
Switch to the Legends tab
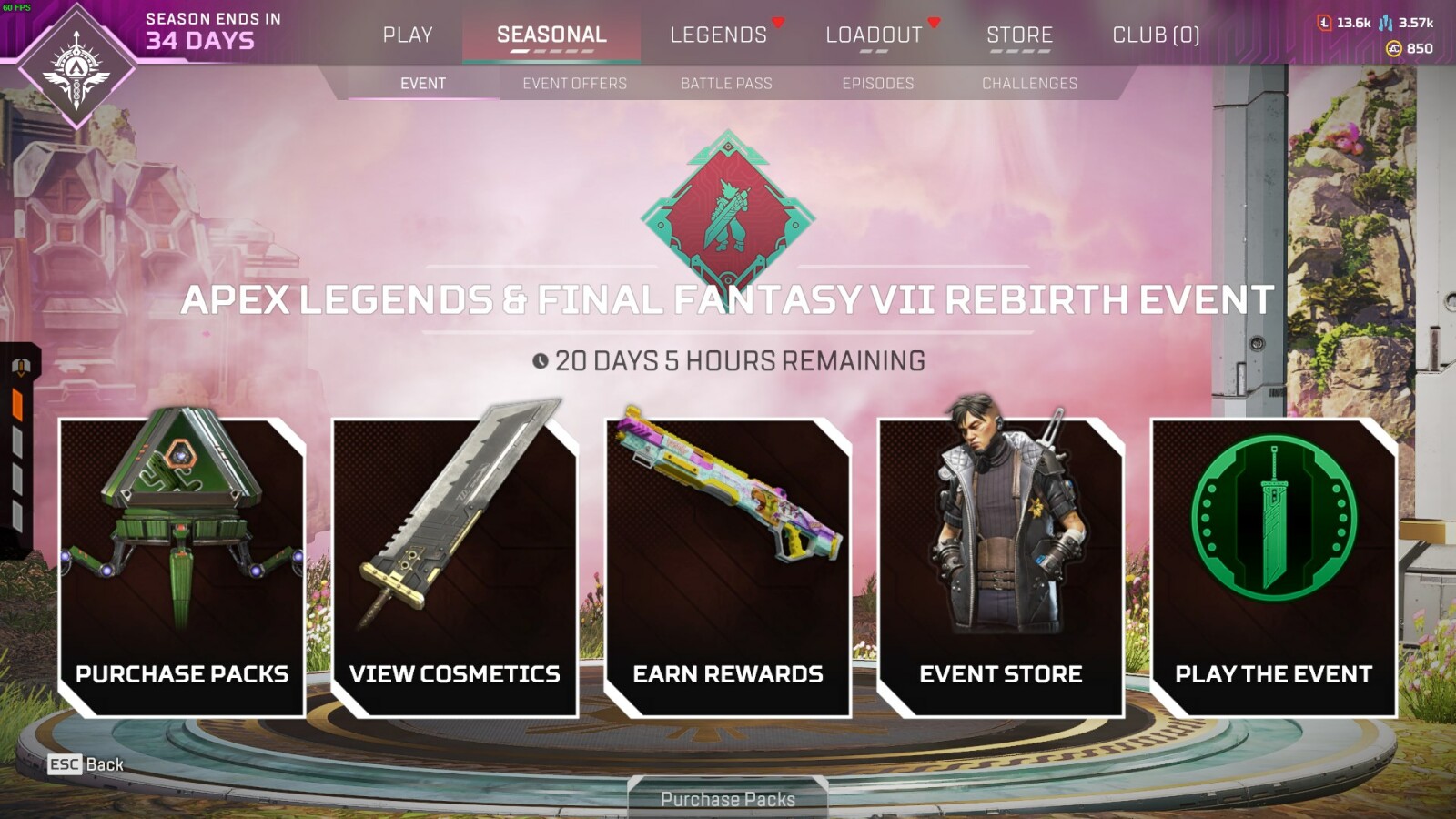coord(718,35)
